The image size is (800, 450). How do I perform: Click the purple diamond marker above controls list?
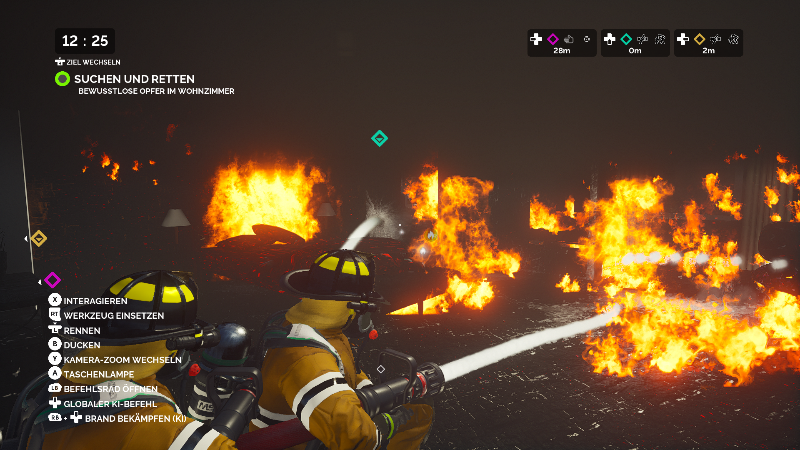coord(52,280)
